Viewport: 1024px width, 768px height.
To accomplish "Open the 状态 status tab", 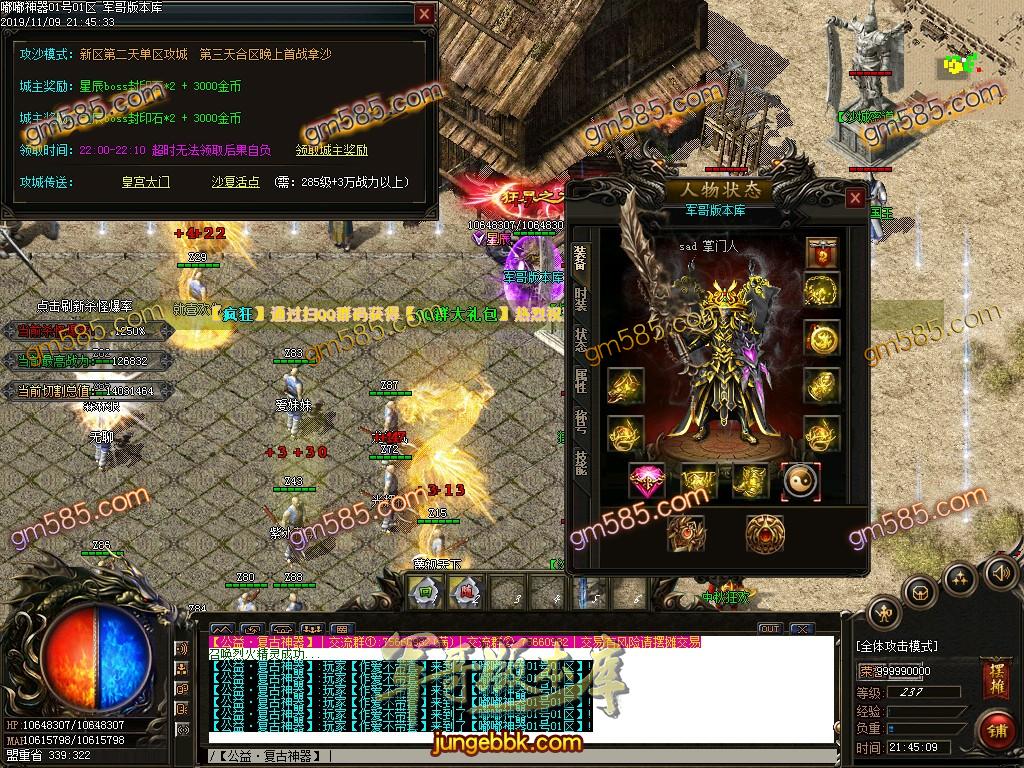I will click(x=581, y=339).
